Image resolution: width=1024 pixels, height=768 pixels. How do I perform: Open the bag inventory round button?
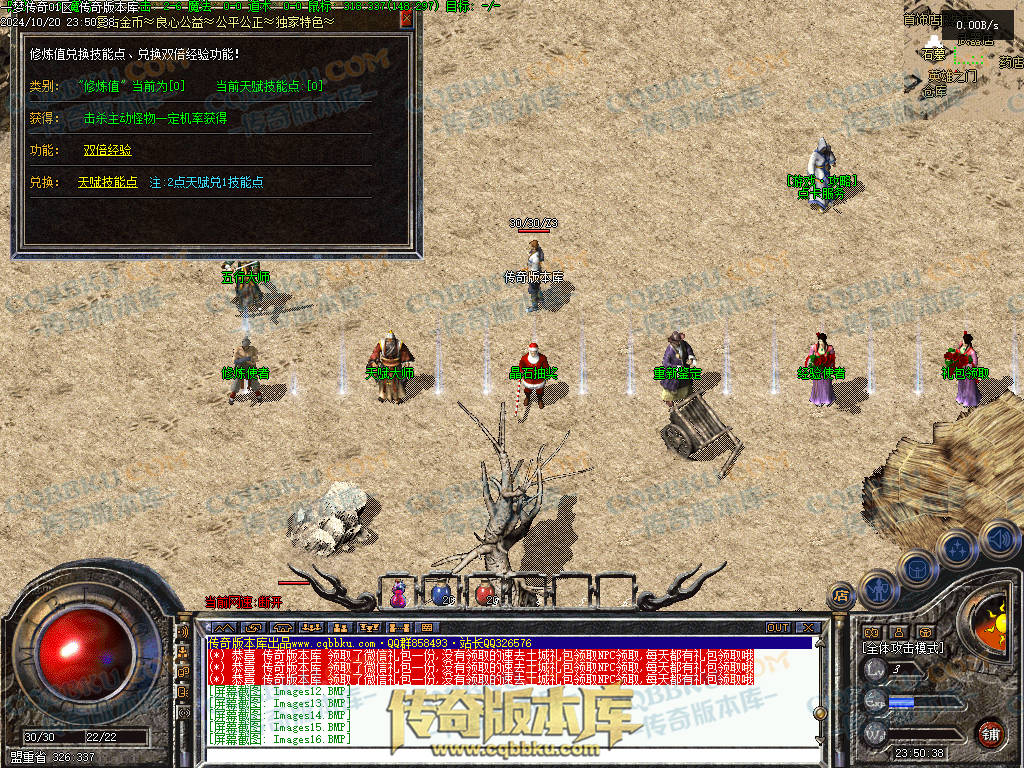coord(918,567)
